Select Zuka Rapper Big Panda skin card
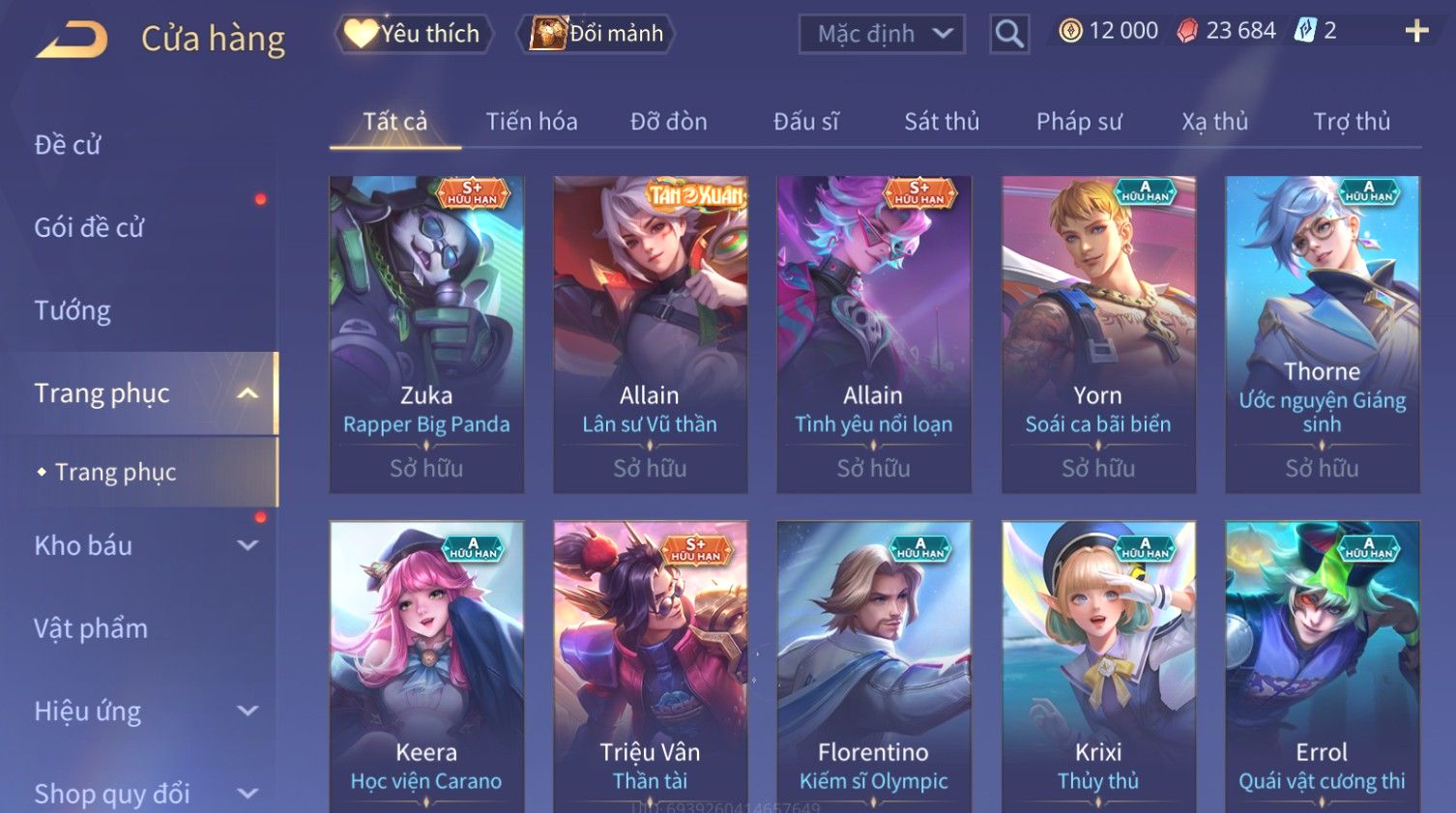Screen dimensions: 1456x813 [x=426, y=334]
